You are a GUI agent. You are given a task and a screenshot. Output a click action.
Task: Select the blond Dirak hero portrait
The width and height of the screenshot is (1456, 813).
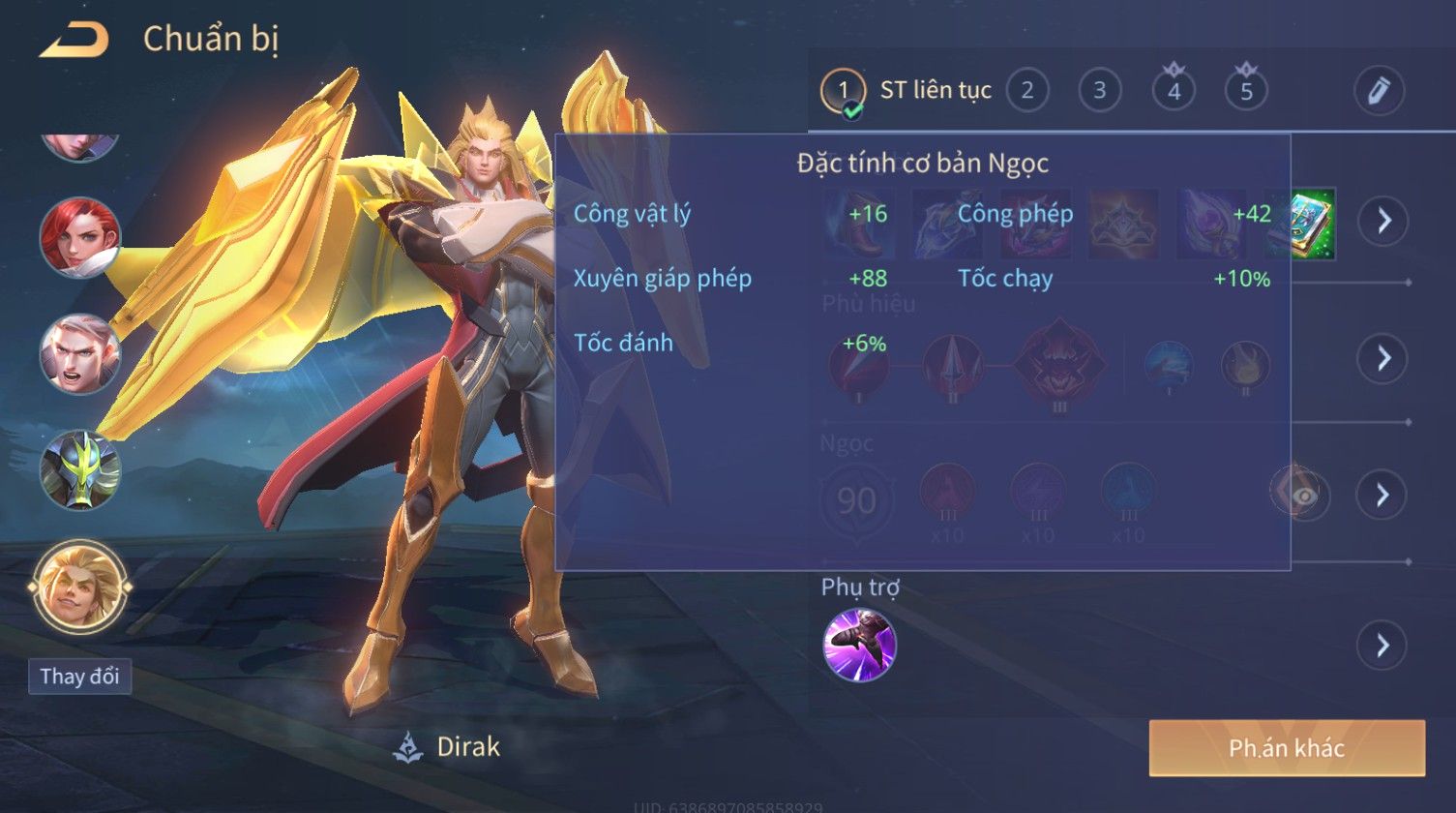pos(80,587)
